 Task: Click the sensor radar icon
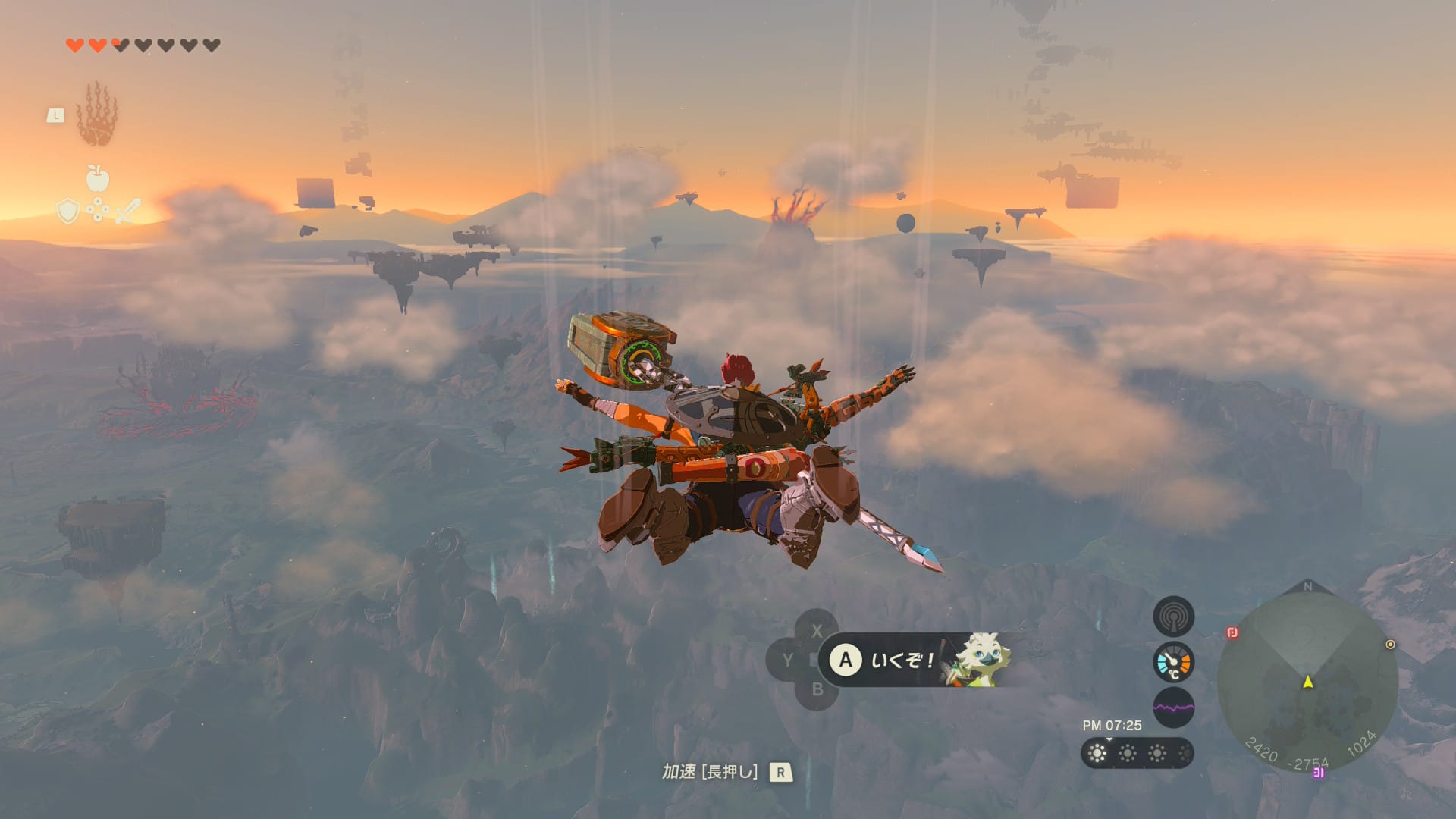pyautogui.click(x=1173, y=617)
